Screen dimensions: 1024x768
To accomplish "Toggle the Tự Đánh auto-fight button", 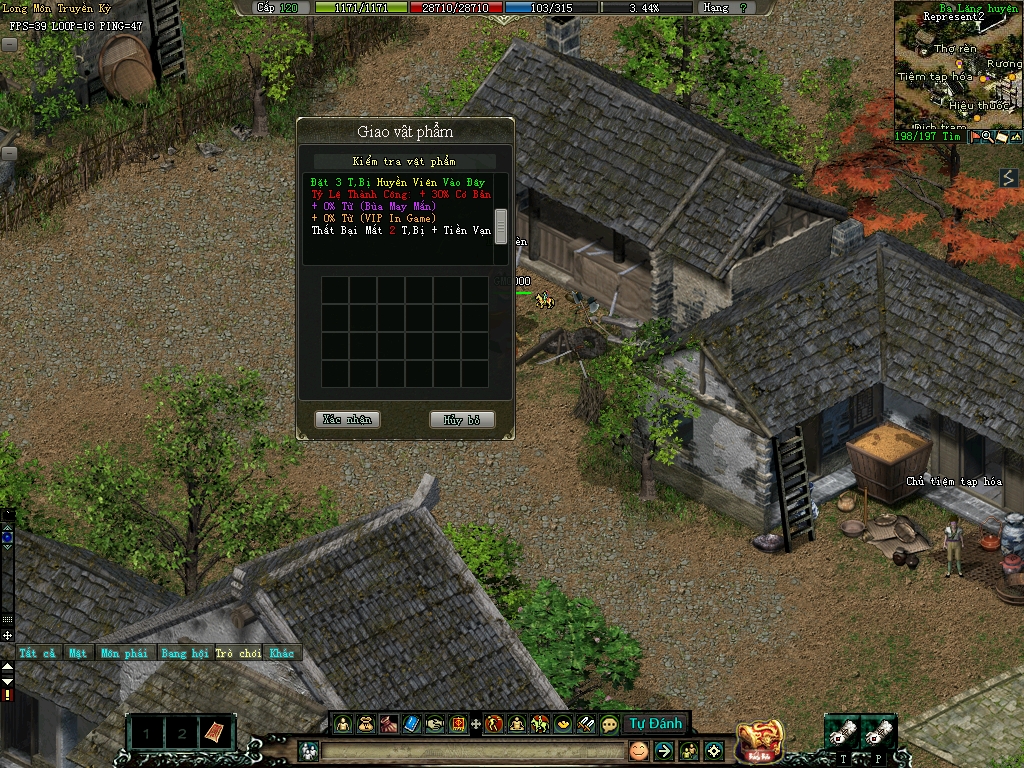I will coord(655,723).
